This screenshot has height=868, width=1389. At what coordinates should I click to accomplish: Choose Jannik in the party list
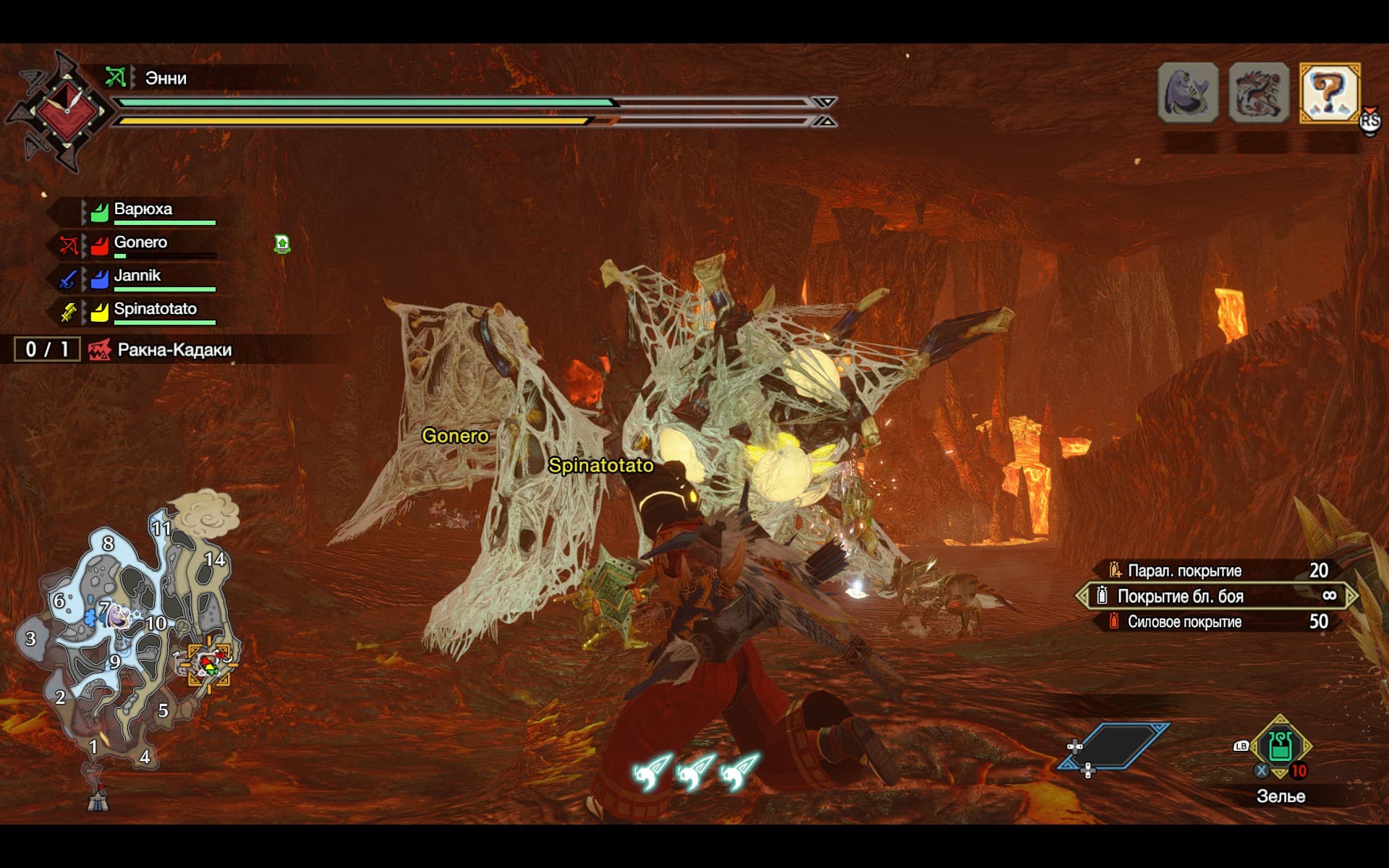[x=137, y=276]
